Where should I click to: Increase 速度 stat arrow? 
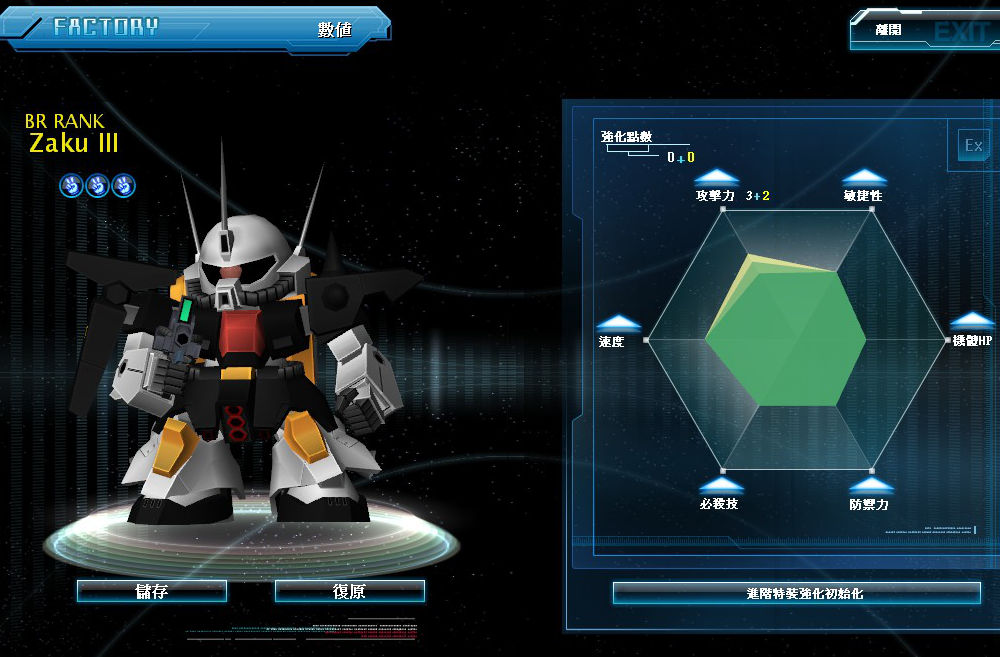pyautogui.click(x=618, y=322)
